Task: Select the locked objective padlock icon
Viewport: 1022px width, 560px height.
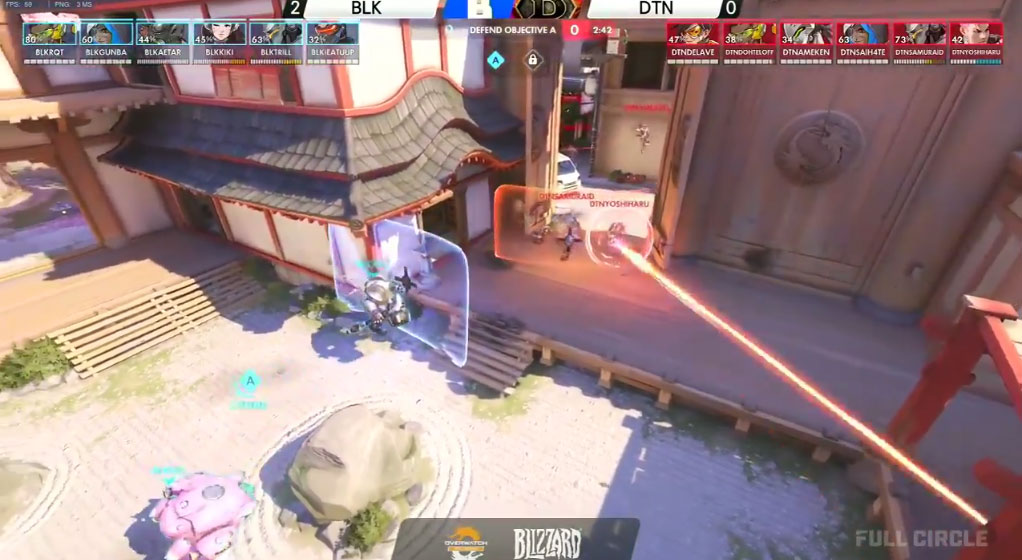Action: pyautogui.click(x=532, y=60)
